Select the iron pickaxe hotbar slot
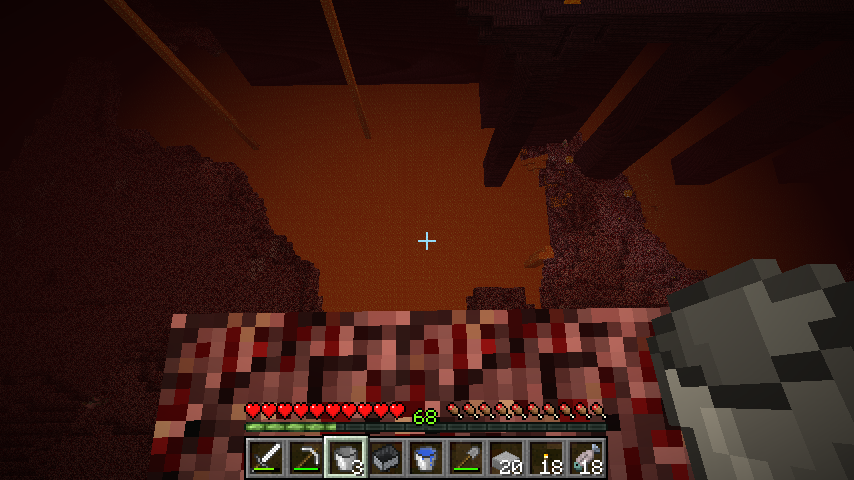The width and height of the screenshot is (854, 480). tap(306, 458)
